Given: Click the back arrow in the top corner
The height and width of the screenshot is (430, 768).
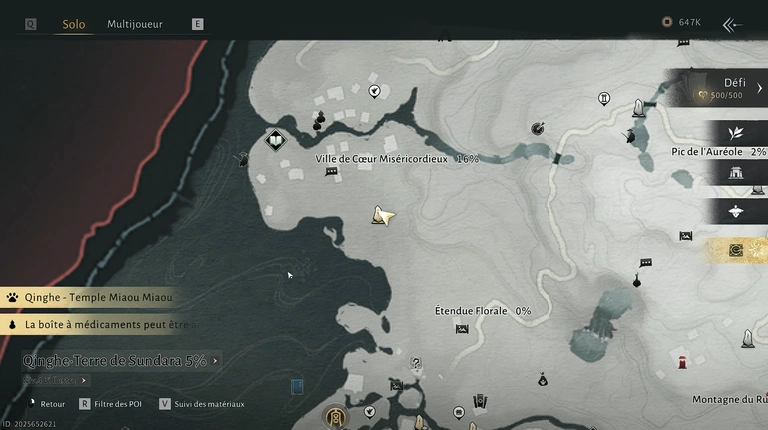Looking at the screenshot, I should pos(732,25).
